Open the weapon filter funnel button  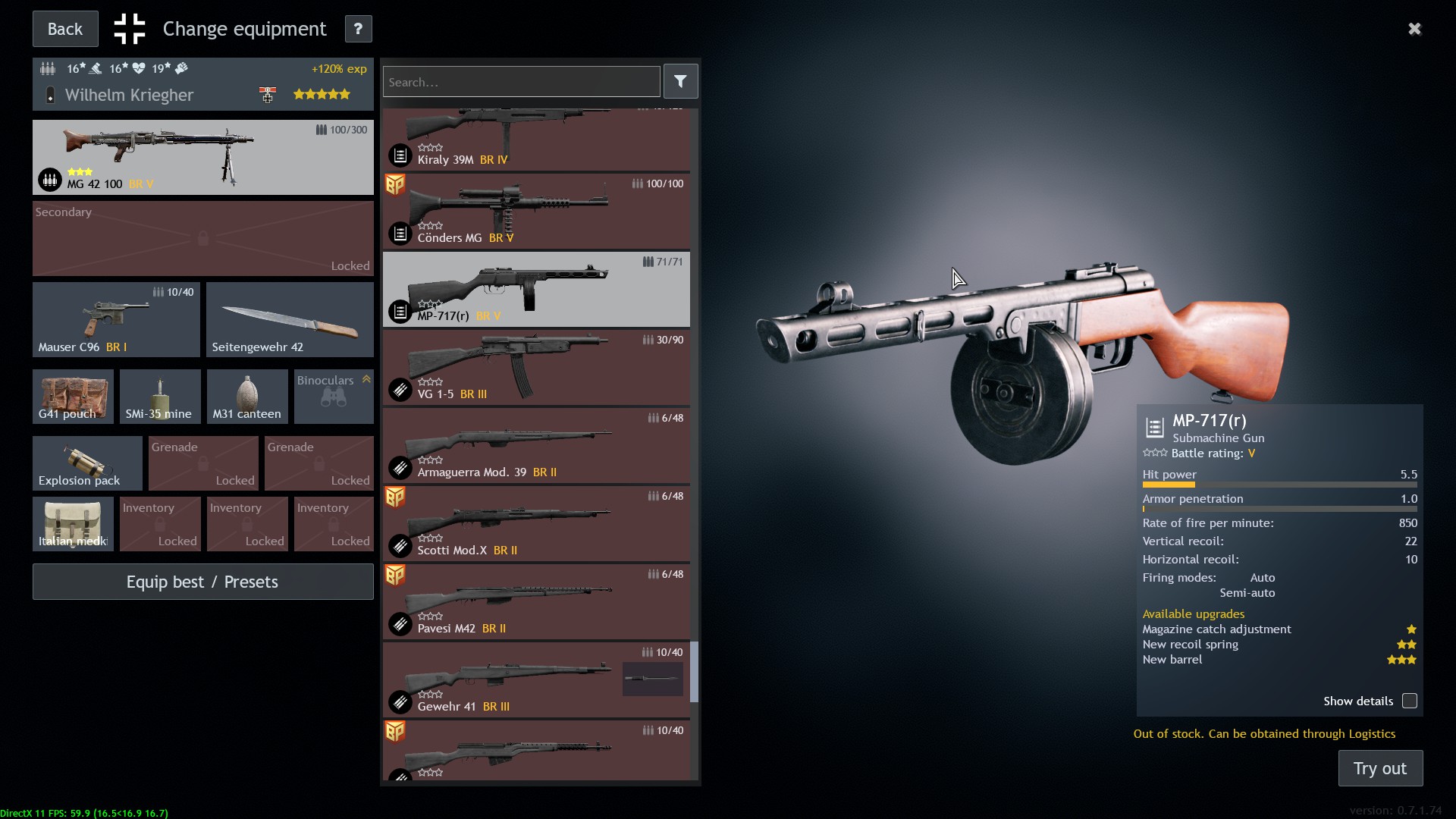(680, 82)
